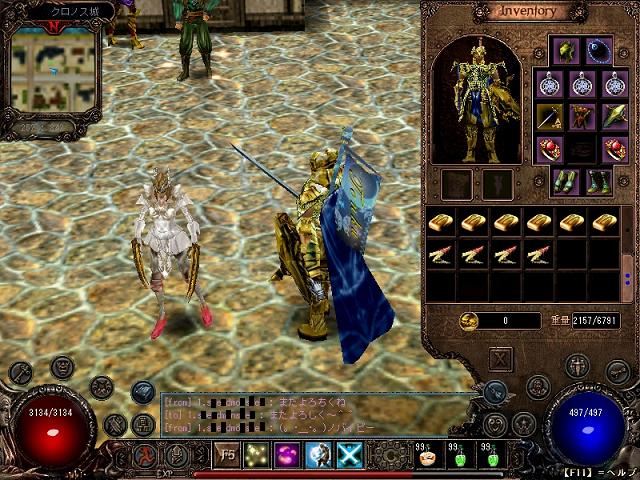
Task: Click the gold coin icon in inventory
Action: pos(470,320)
